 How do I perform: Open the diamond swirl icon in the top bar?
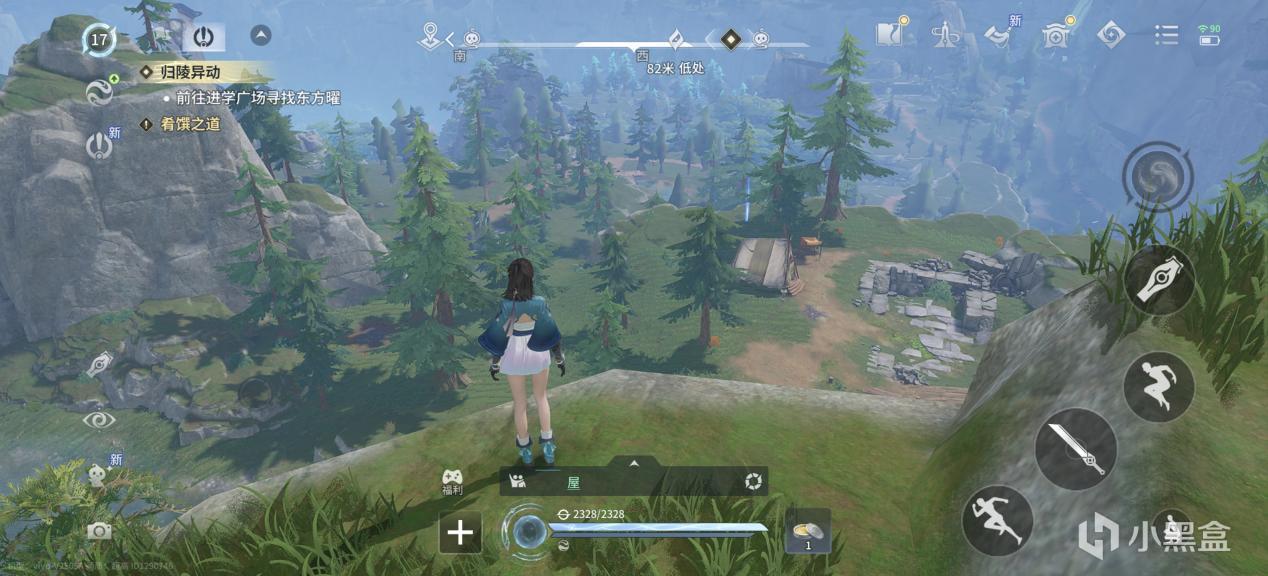[1110, 35]
